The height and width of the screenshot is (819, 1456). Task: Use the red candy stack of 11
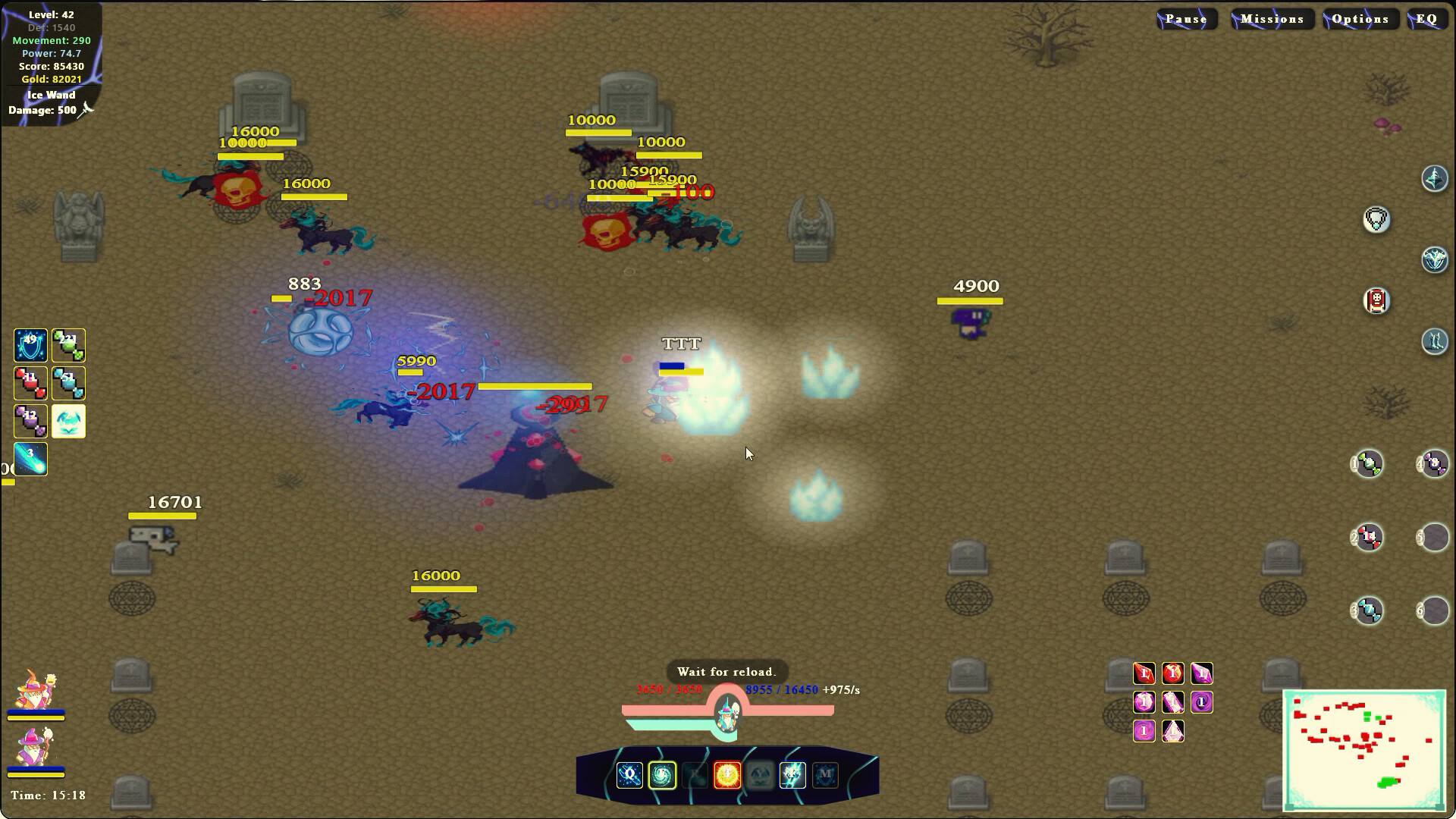(x=30, y=383)
